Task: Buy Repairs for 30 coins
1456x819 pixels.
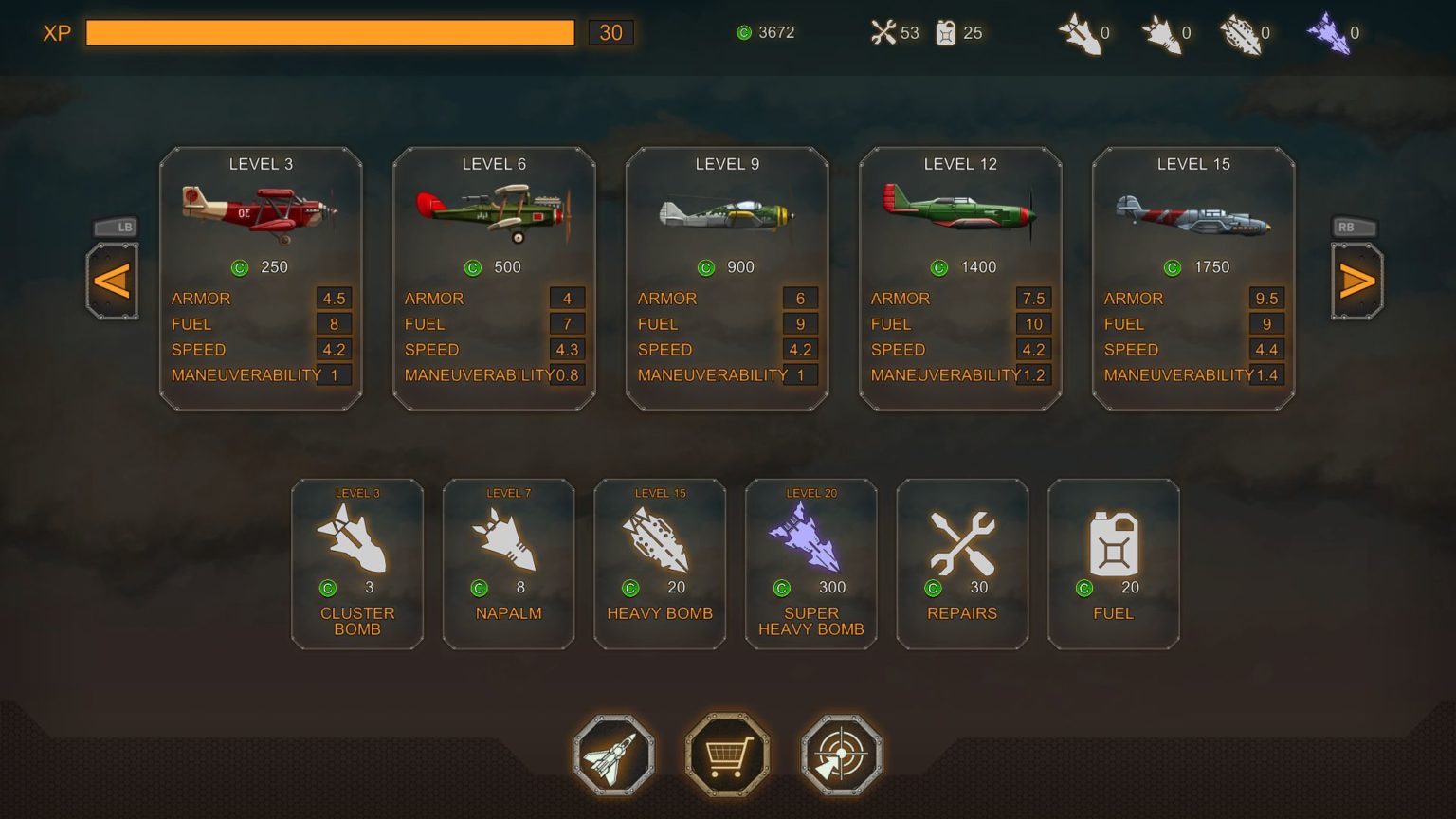Action: (x=962, y=564)
